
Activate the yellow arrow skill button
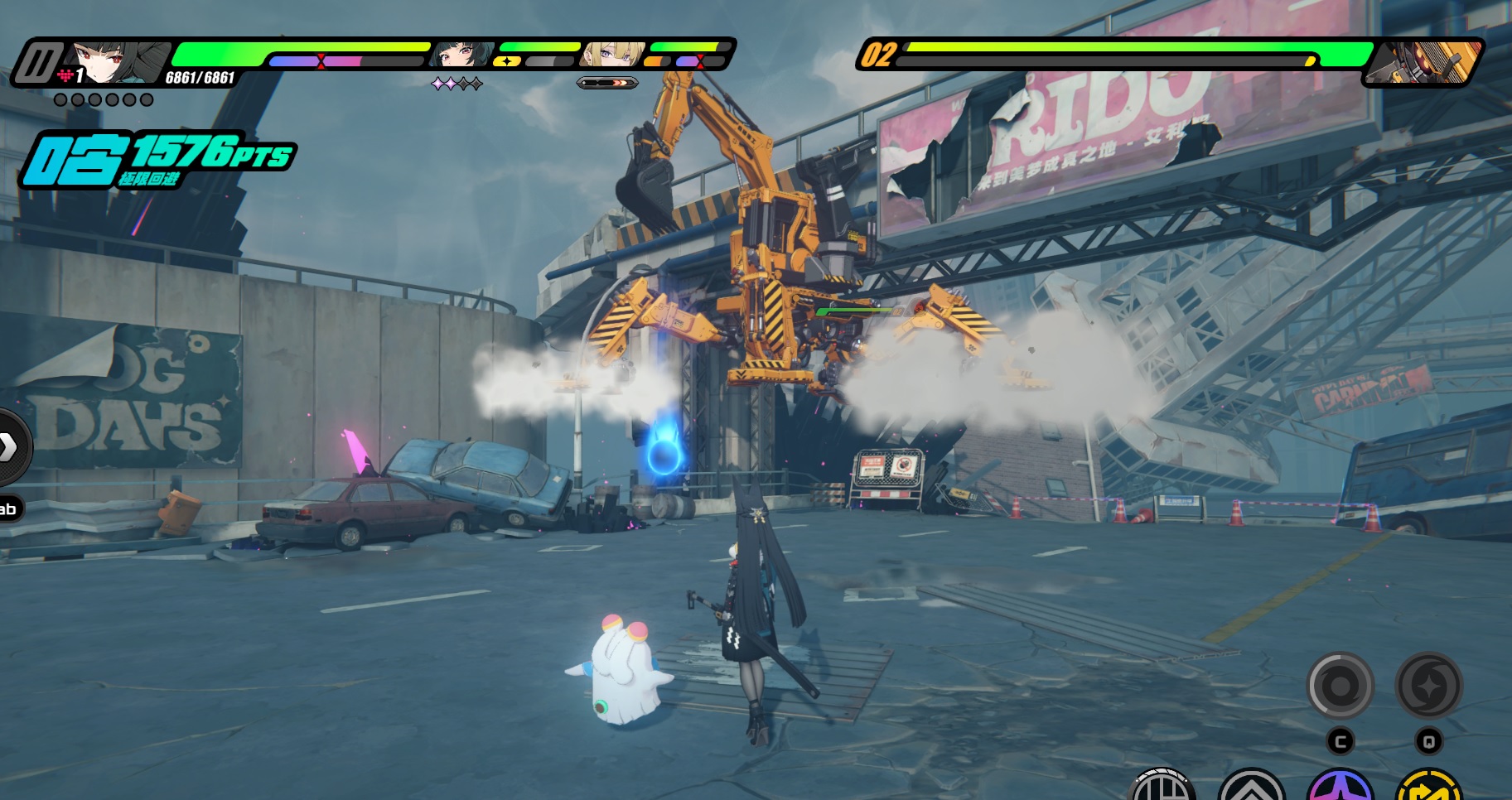pyautogui.click(x=1428, y=787)
